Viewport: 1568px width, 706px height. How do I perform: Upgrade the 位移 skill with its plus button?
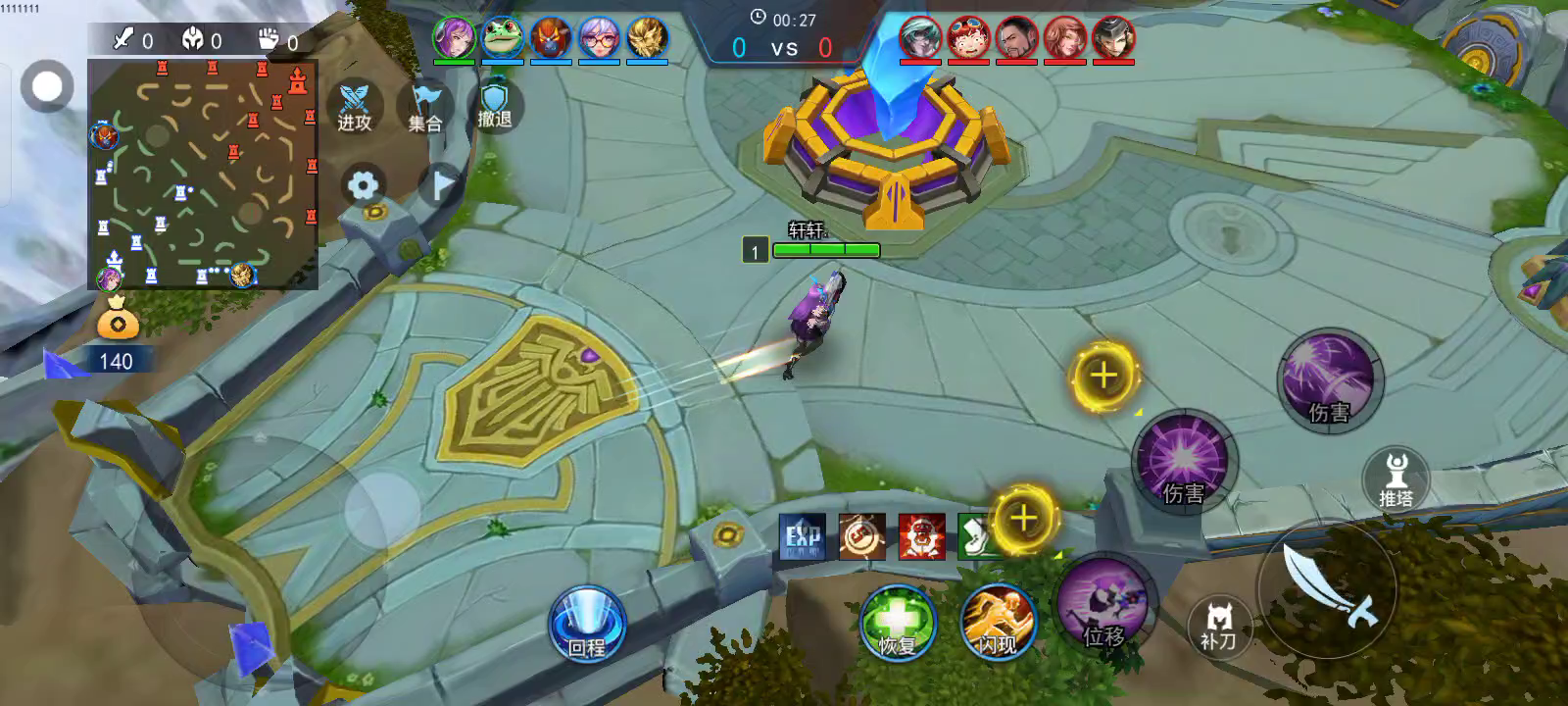click(x=1023, y=518)
